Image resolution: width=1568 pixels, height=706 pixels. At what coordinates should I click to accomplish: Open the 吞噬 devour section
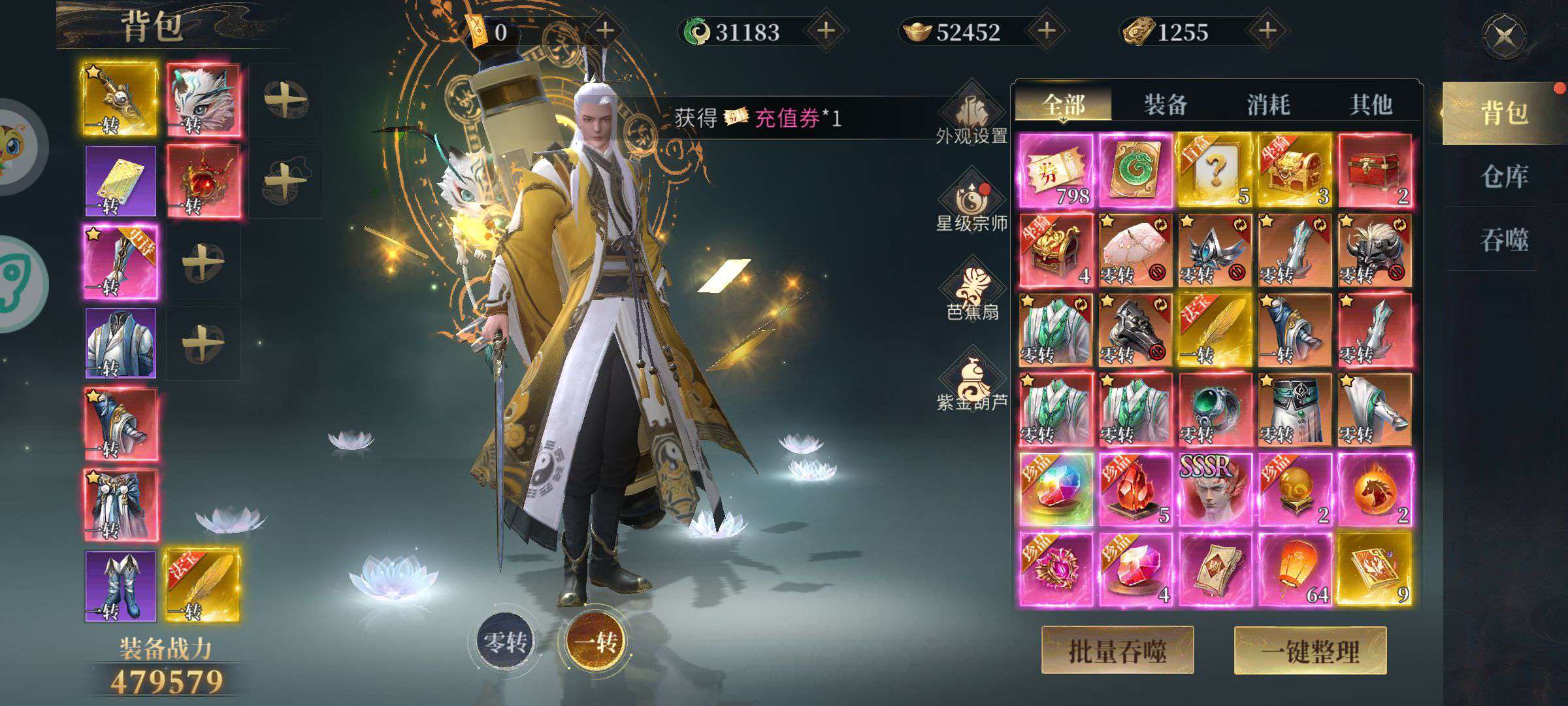1504,240
